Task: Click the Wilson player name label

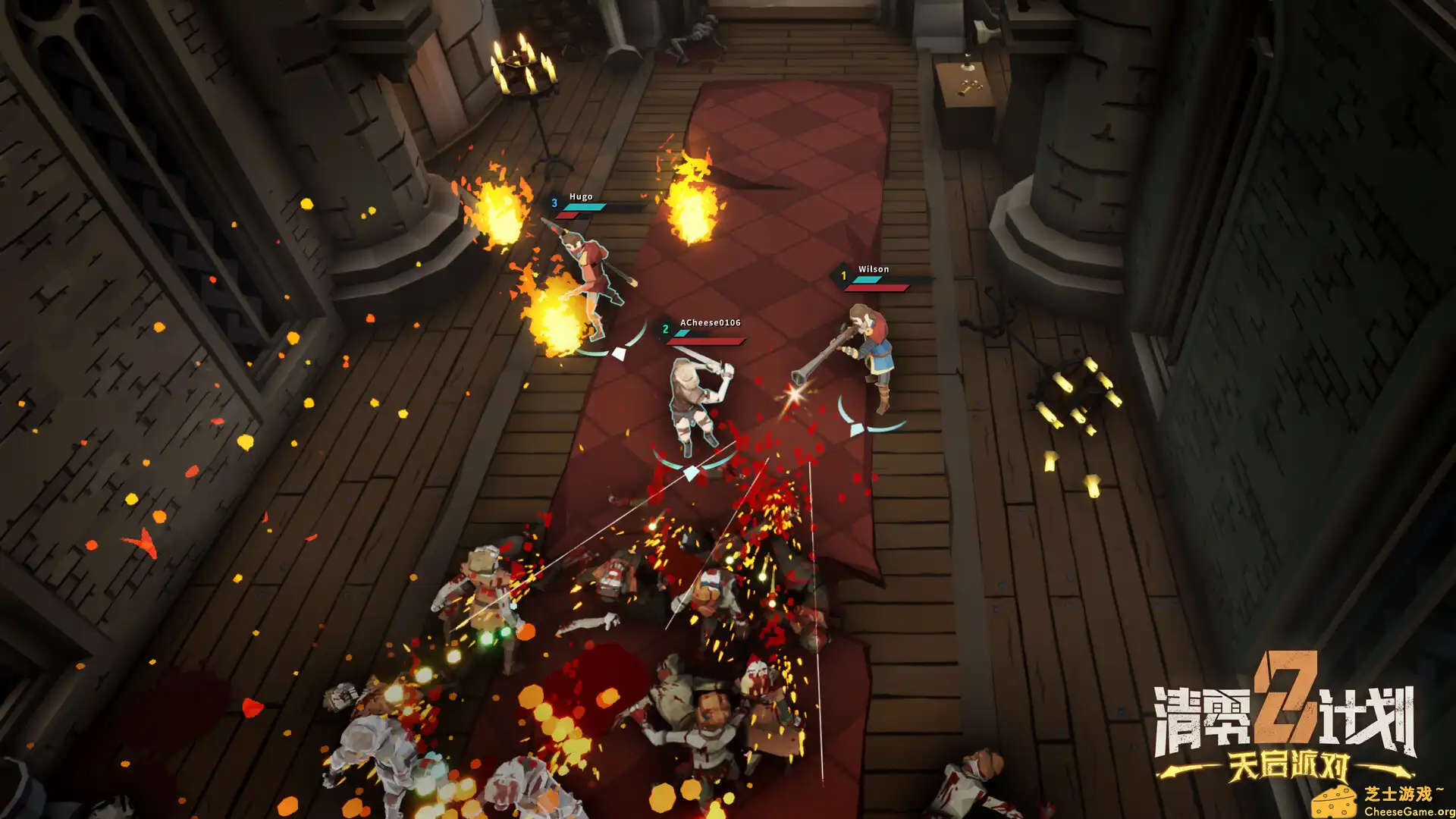Action: coord(874,269)
